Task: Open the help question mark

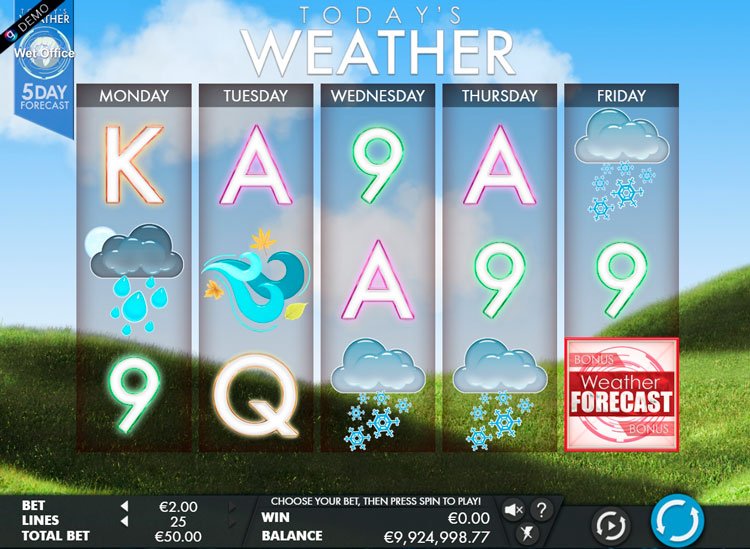Action: tap(541, 510)
